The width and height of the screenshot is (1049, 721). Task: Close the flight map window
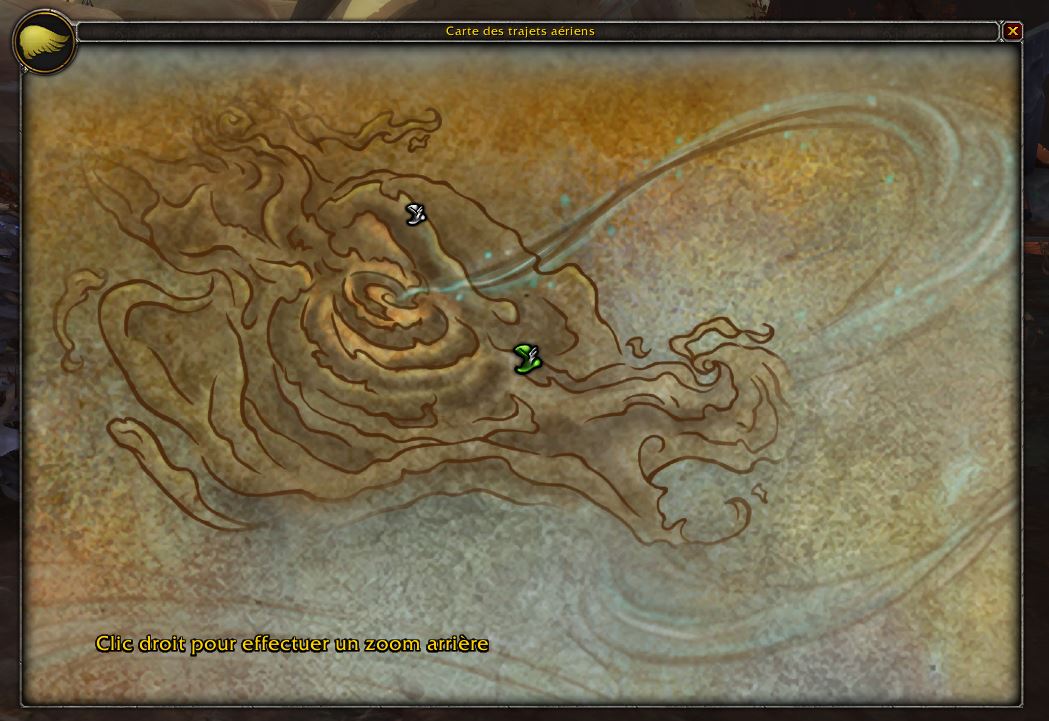tap(1012, 31)
